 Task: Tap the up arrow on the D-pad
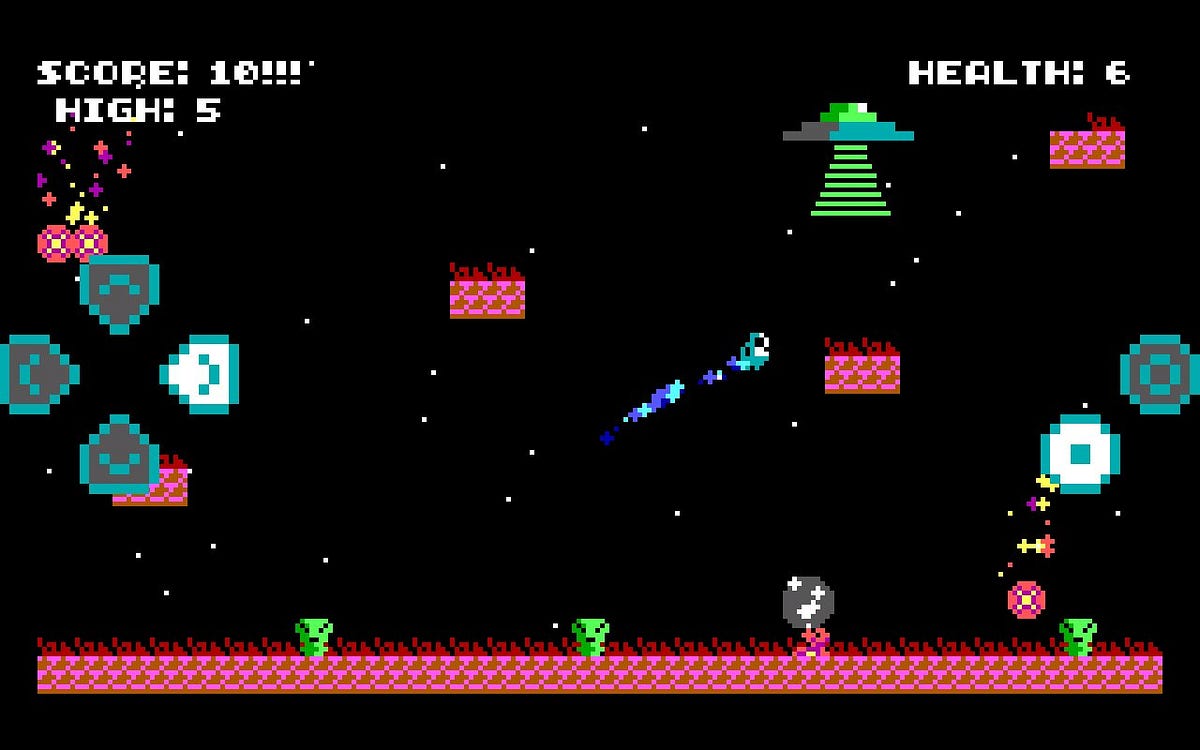coord(119,292)
